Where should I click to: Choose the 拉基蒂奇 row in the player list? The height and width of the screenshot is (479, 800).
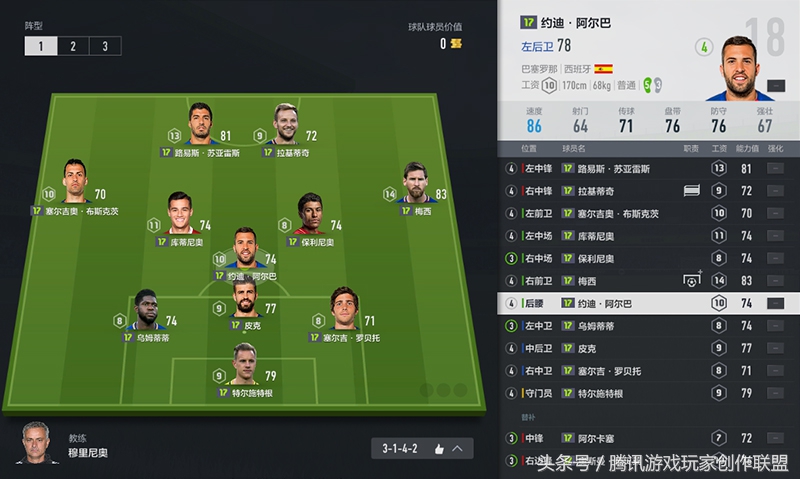click(600, 191)
